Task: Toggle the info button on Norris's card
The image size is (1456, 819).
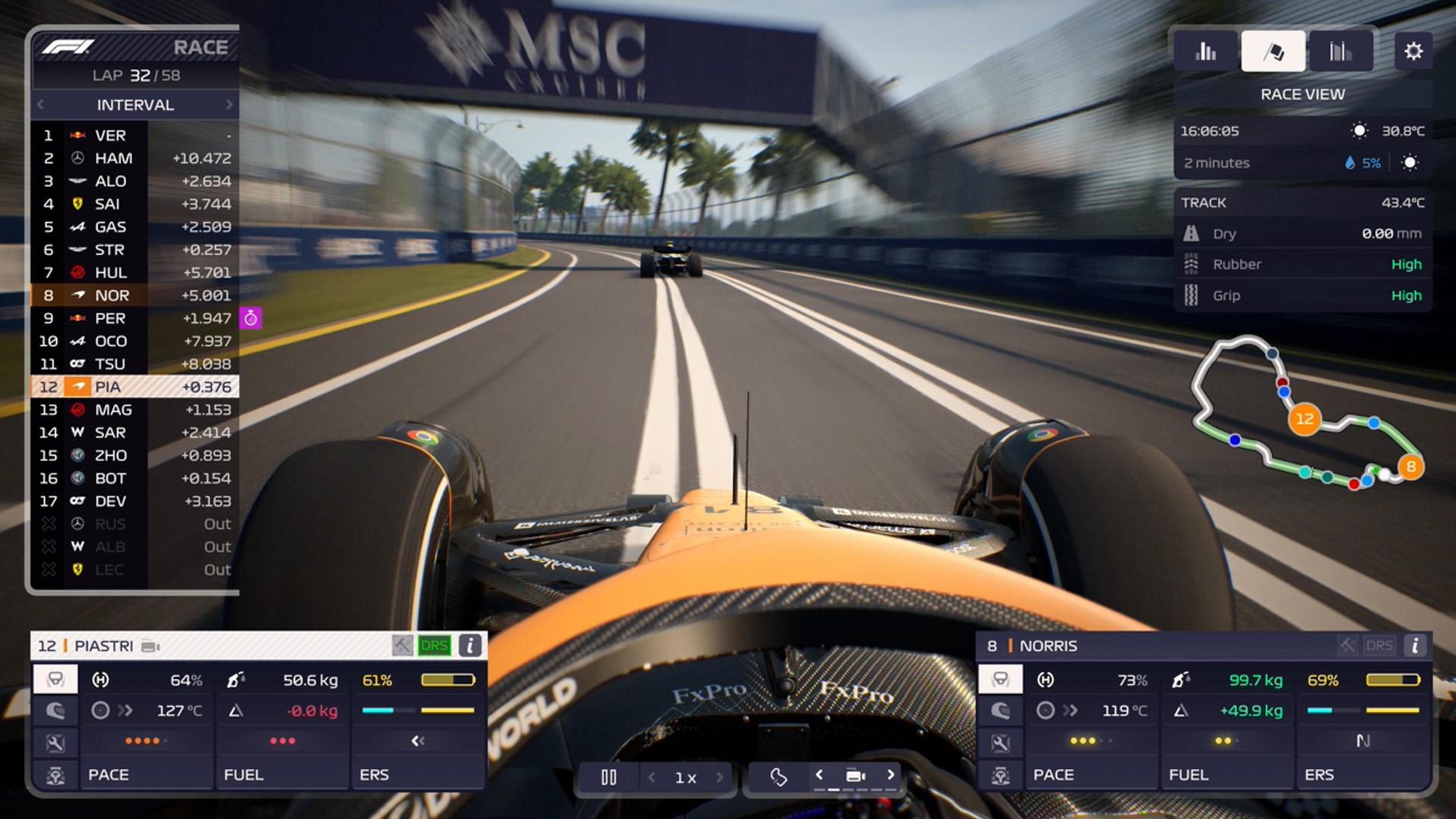Action: tap(1414, 646)
